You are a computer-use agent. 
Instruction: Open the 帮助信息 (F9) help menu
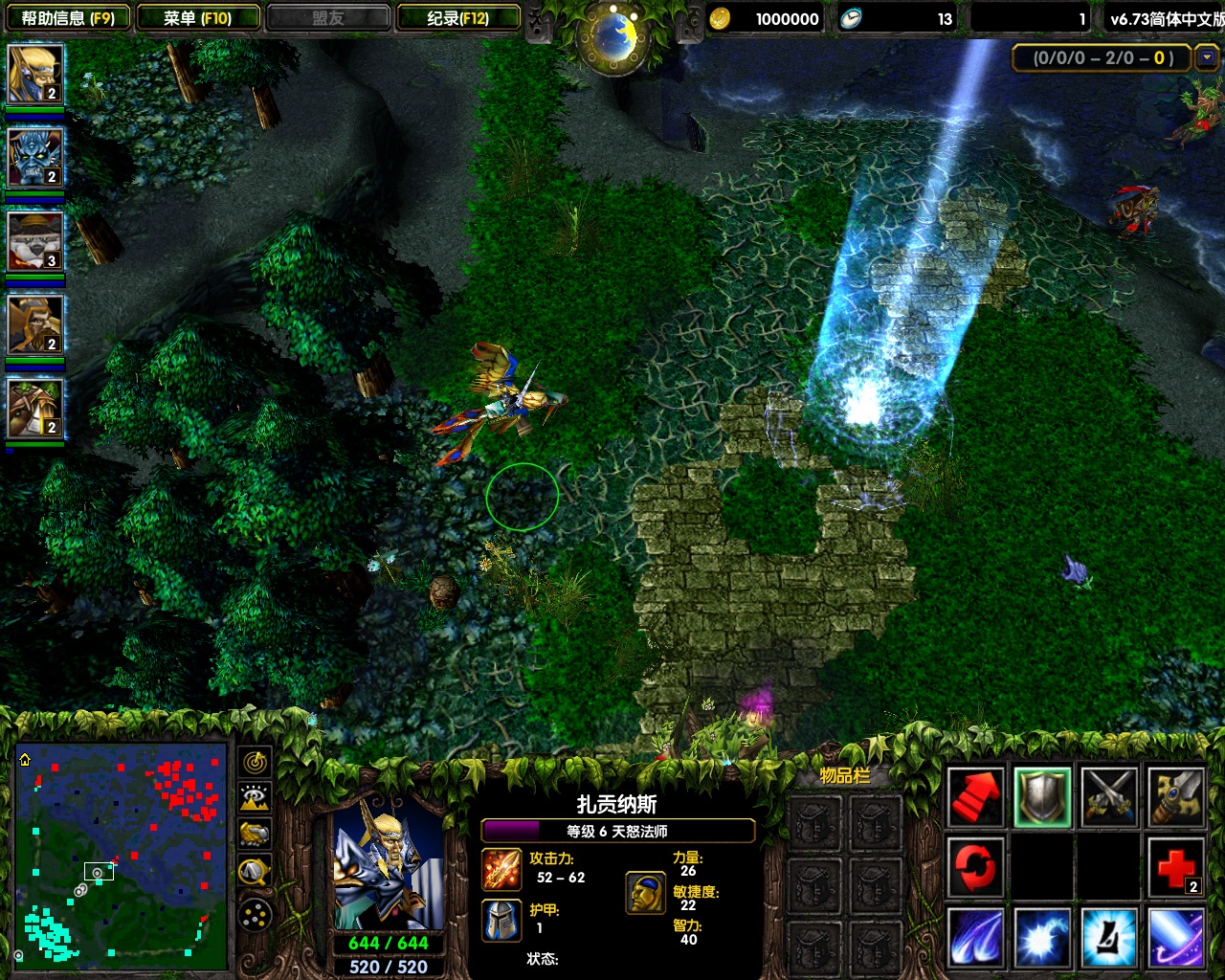coord(67,18)
